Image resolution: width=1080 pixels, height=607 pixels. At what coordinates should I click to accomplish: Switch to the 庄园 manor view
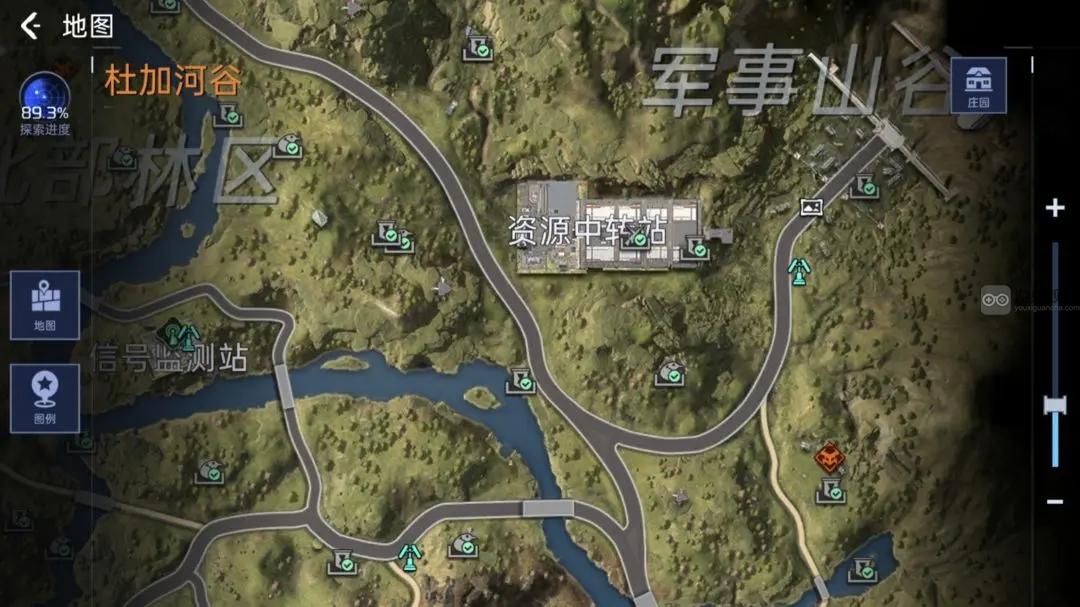[978, 85]
